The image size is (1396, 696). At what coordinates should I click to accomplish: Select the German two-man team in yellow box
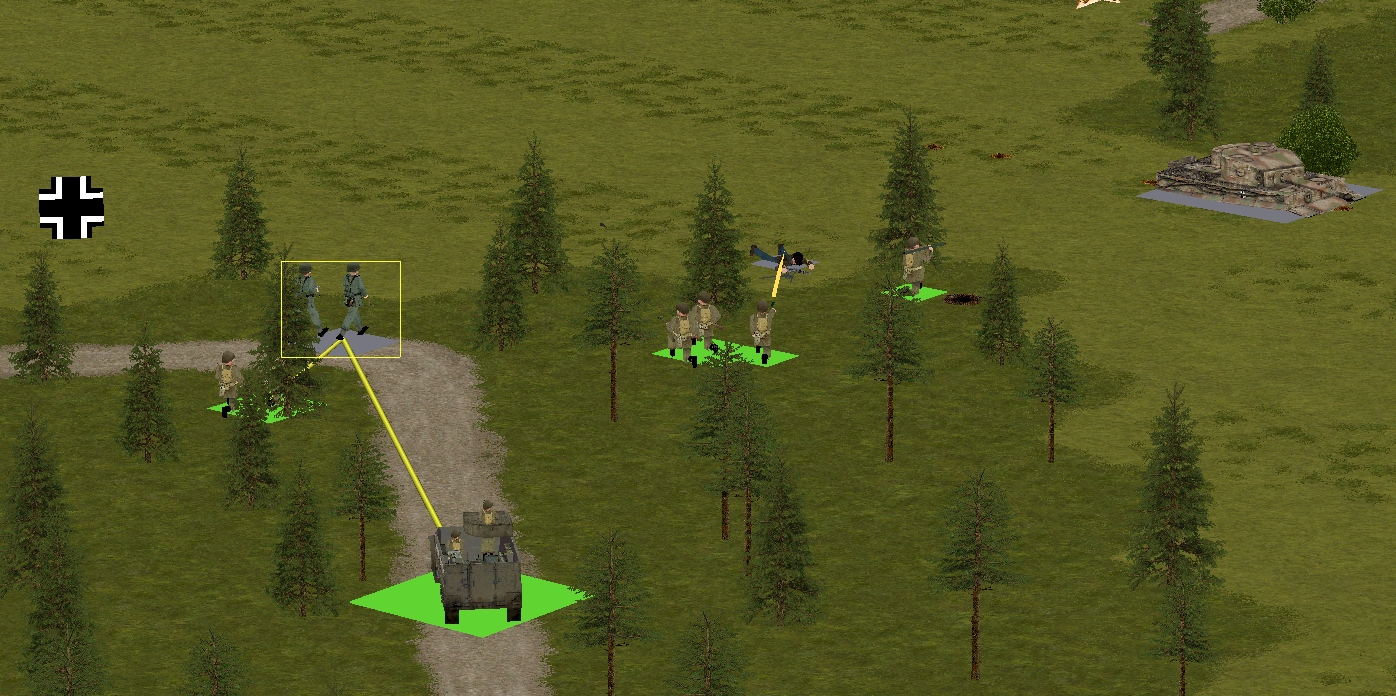click(338, 302)
